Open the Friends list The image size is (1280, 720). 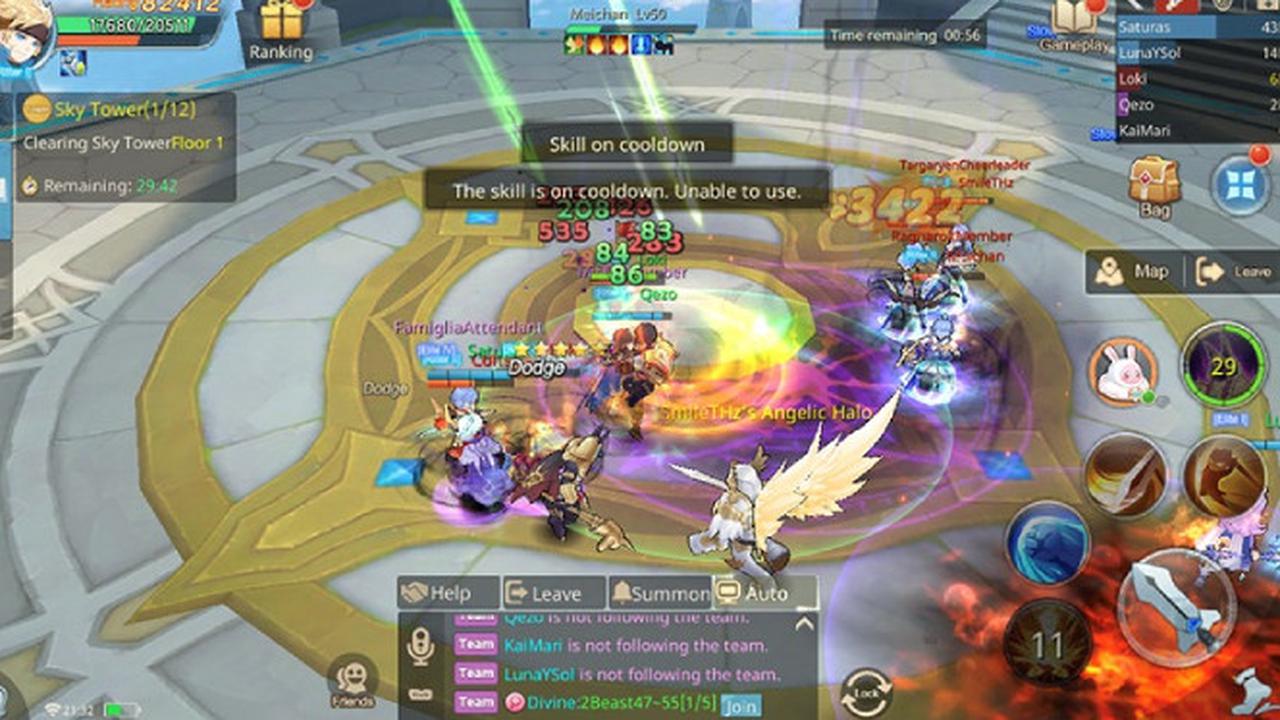click(352, 682)
